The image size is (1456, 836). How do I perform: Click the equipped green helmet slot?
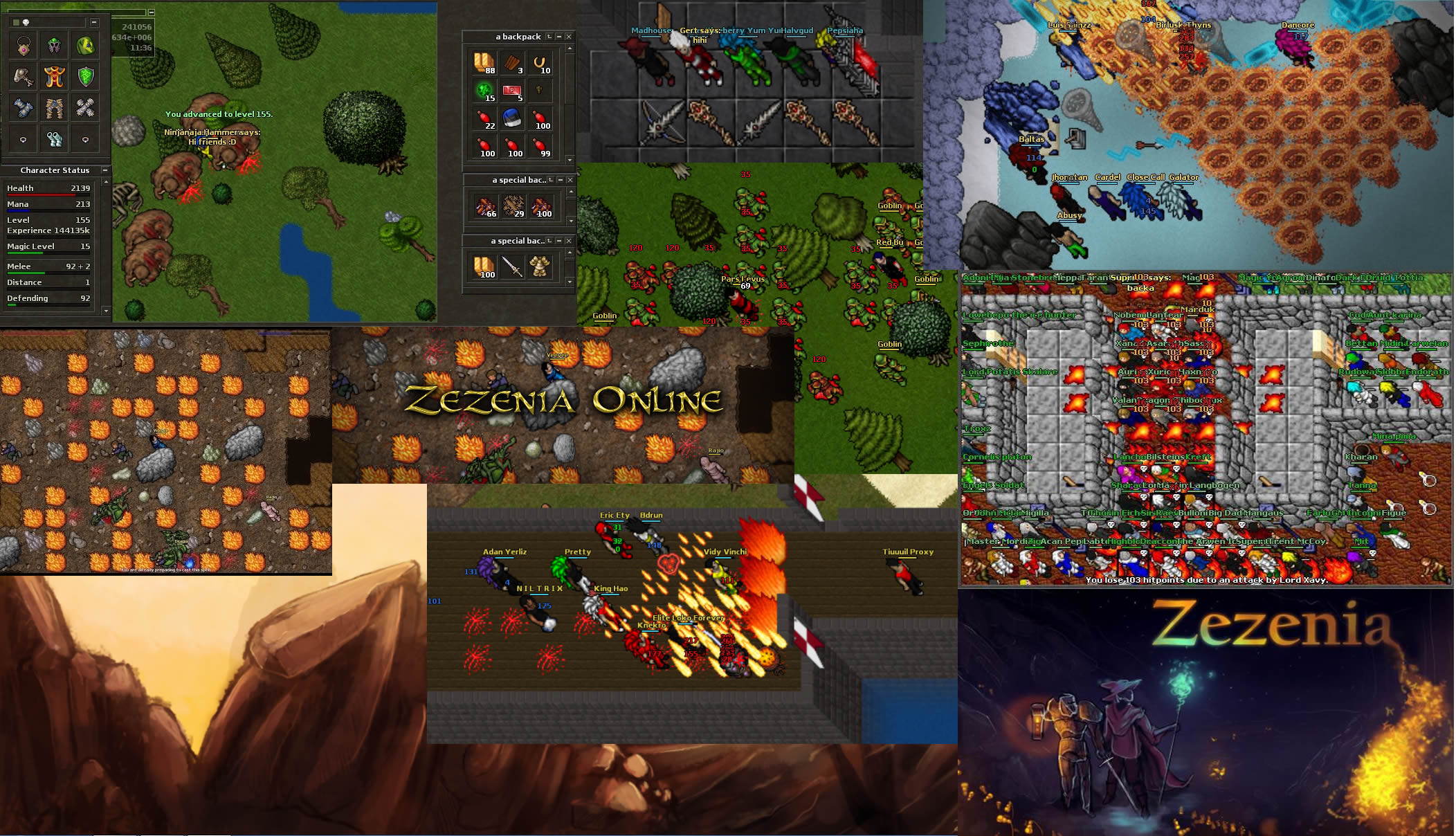[x=55, y=46]
